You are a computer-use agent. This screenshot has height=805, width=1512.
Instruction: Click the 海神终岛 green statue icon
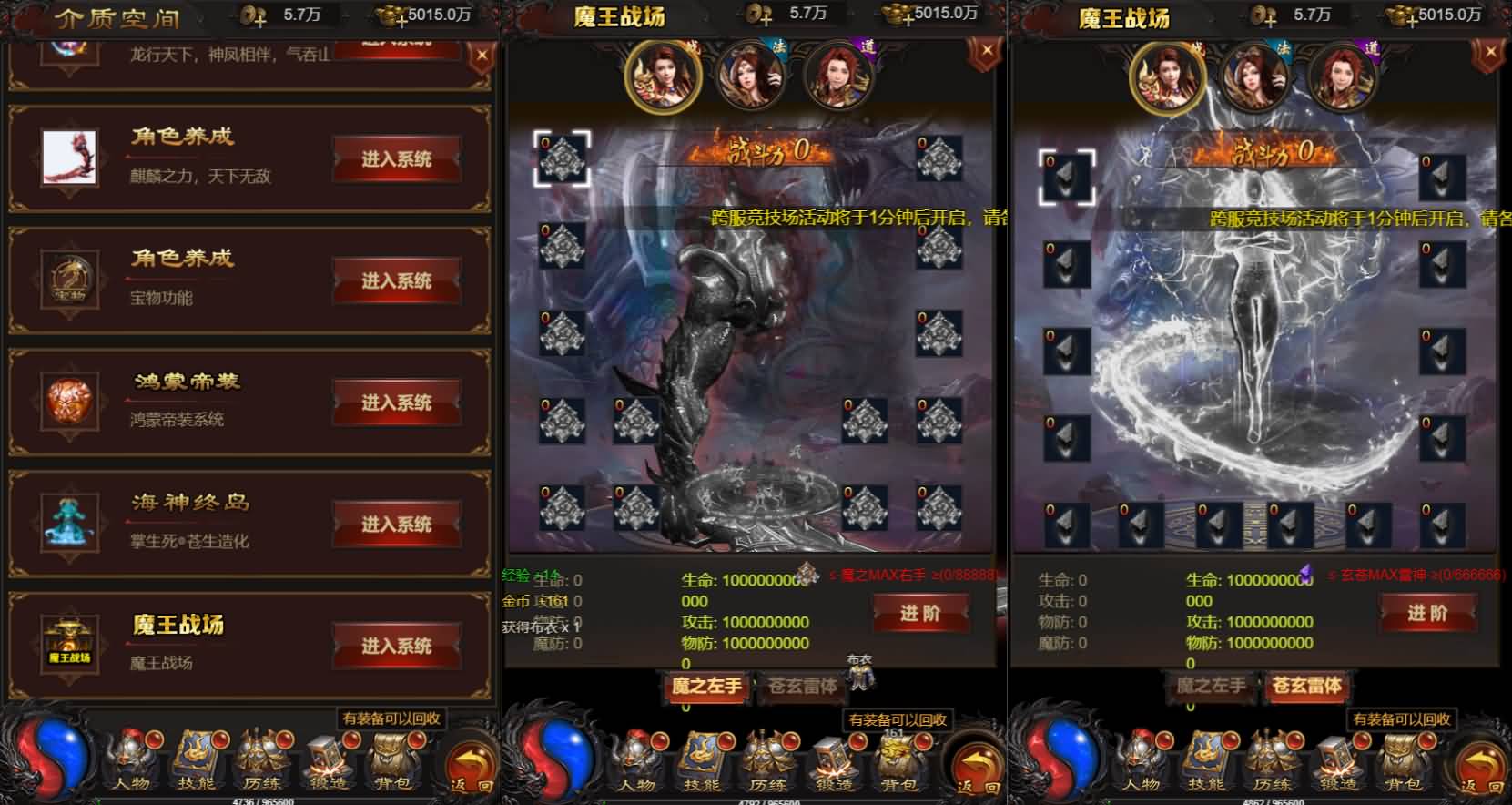(x=67, y=521)
